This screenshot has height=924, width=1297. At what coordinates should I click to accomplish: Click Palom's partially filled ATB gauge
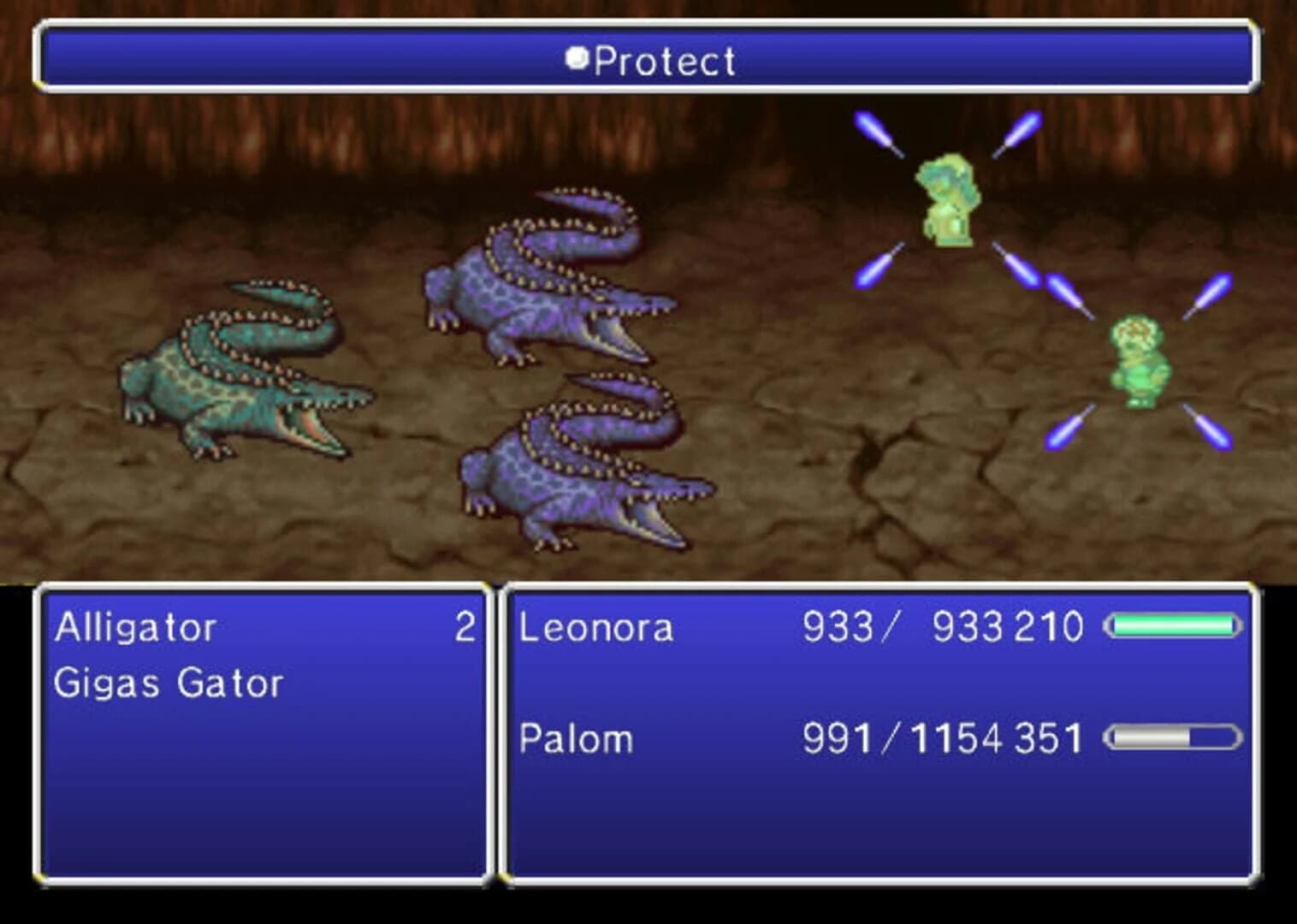tap(1174, 737)
